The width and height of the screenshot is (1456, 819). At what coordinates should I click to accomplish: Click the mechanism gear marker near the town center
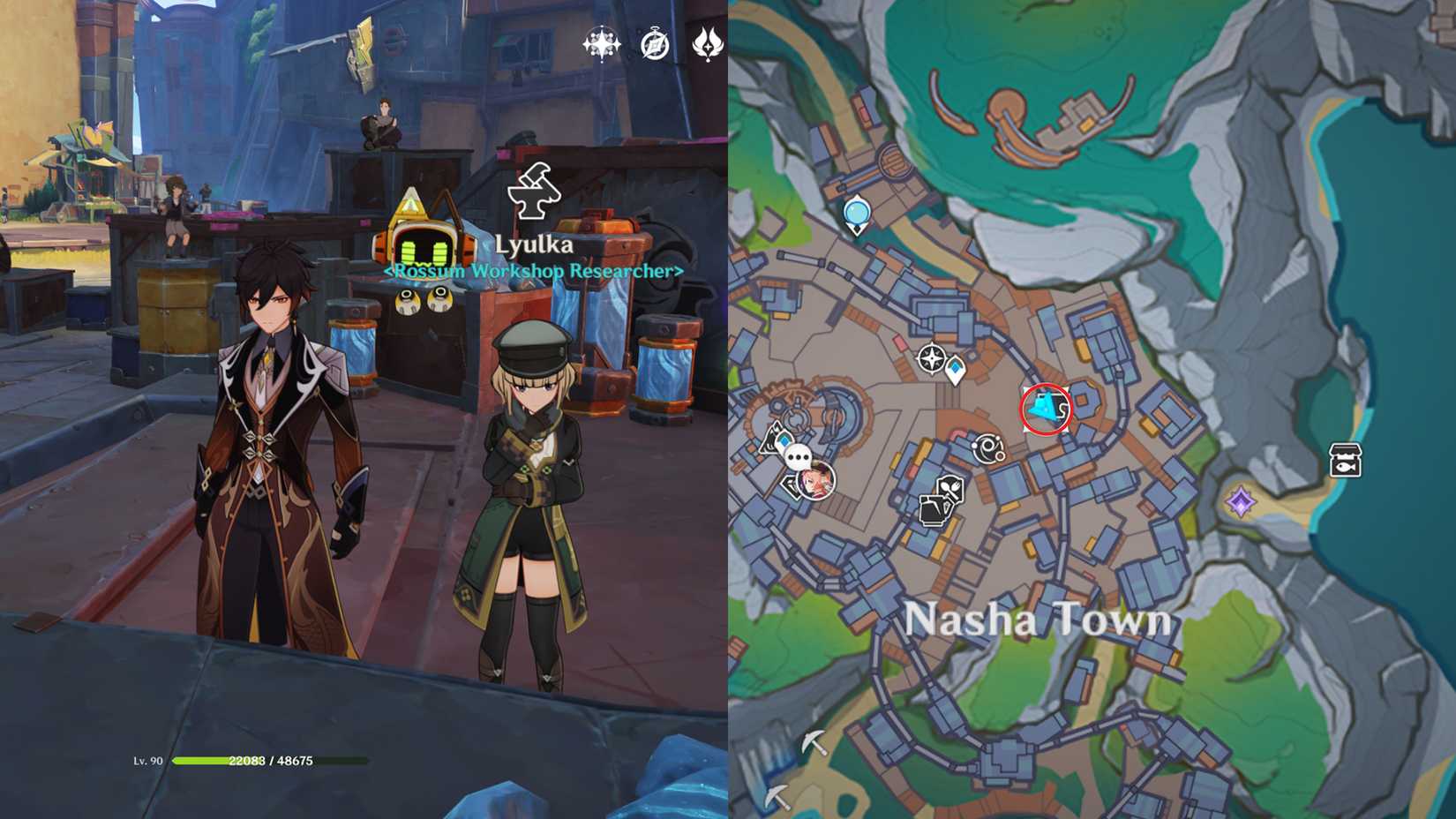click(991, 450)
